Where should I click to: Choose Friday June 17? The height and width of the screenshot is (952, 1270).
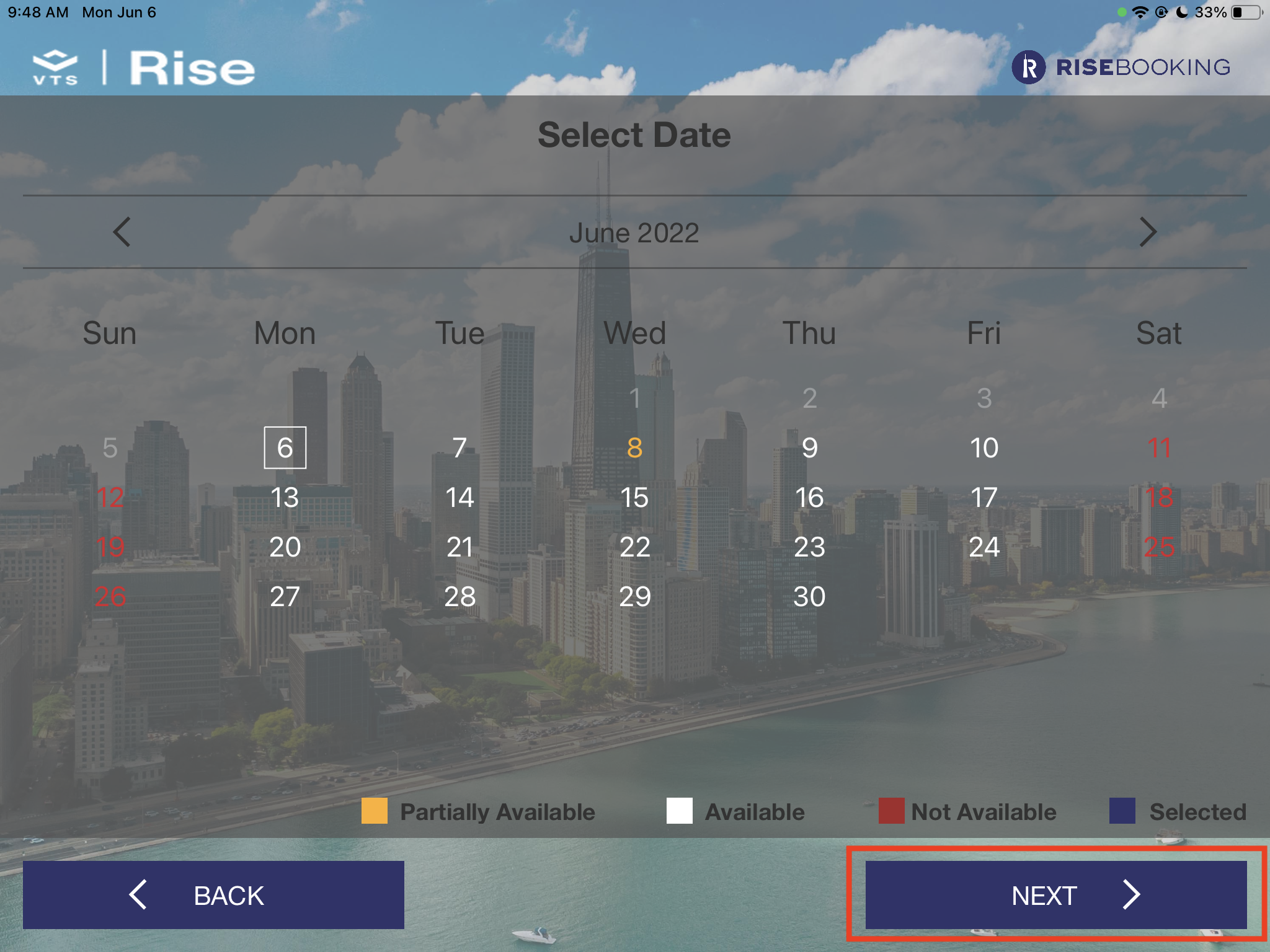[984, 497]
